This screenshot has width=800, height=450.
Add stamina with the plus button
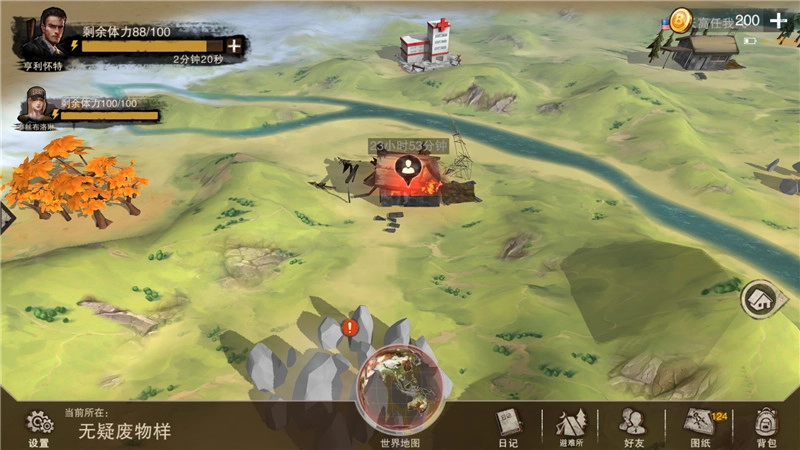tap(234, 45)
